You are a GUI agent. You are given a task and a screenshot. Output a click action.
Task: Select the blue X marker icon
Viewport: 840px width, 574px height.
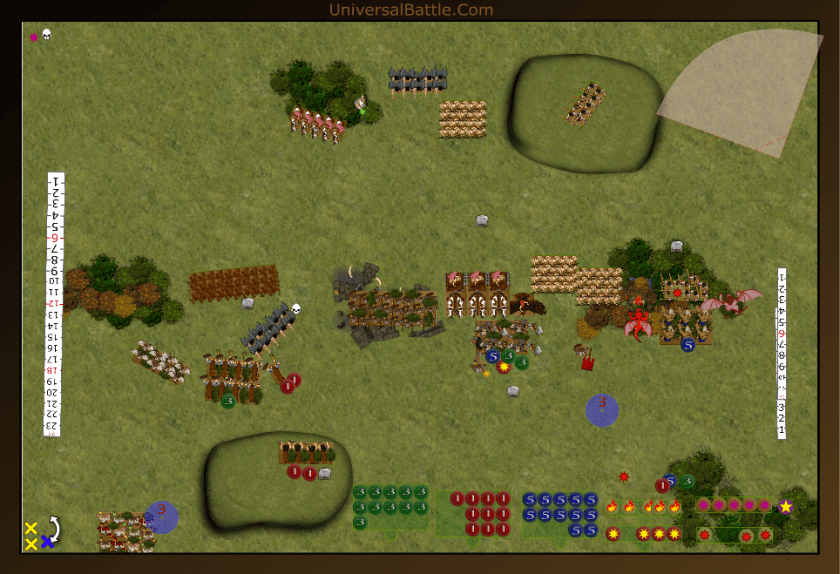[47, 542]
